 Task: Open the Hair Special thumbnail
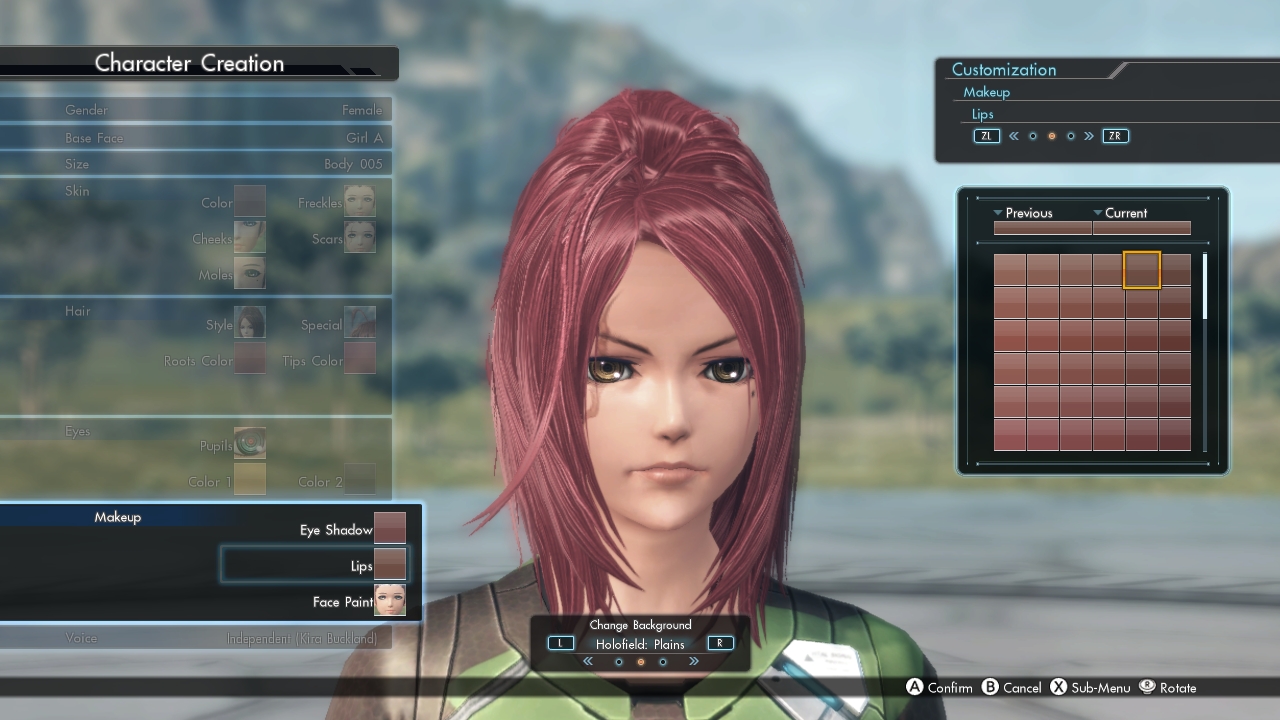point(360,323)
